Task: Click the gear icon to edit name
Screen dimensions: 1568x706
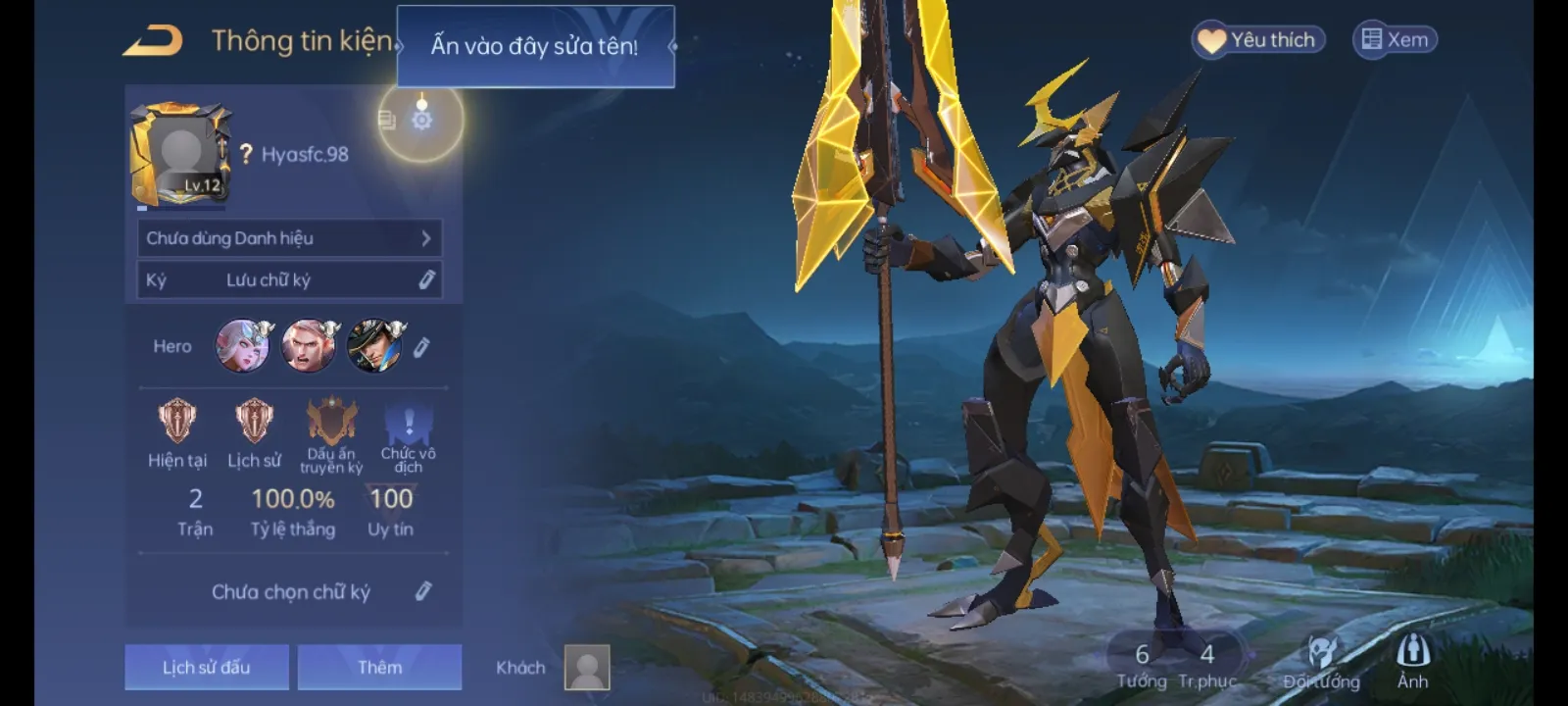Action: (x=421, y=121)
